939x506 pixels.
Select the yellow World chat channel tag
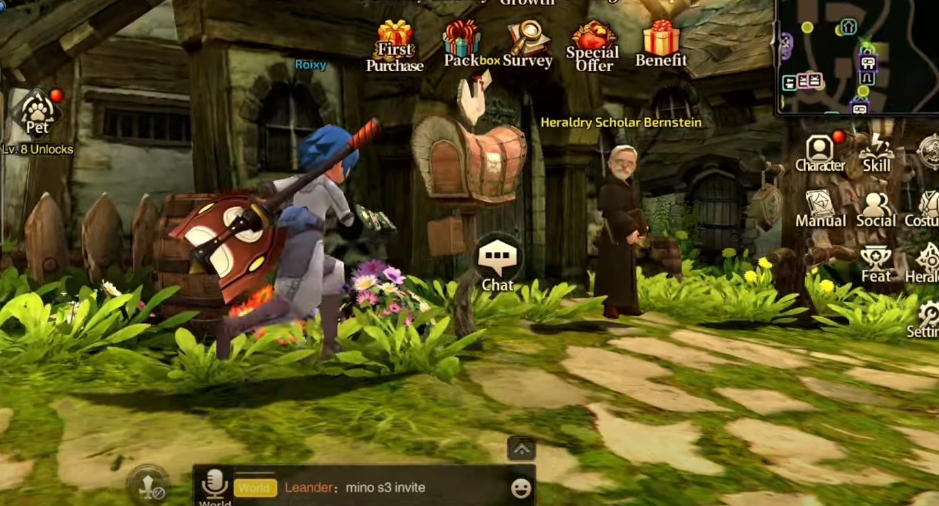pos(255,488)
